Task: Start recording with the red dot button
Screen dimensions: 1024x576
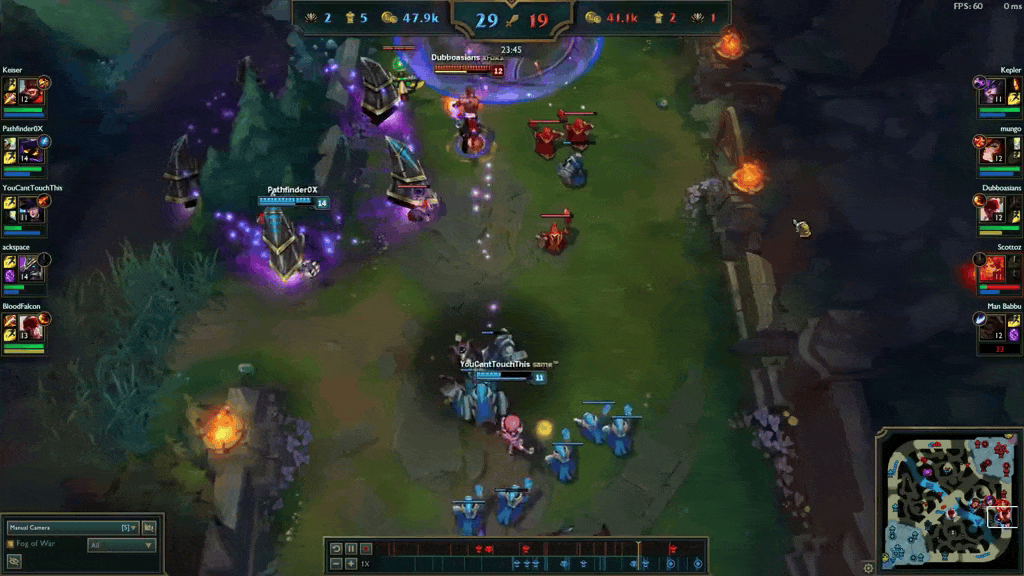Action: click(366, 549)
